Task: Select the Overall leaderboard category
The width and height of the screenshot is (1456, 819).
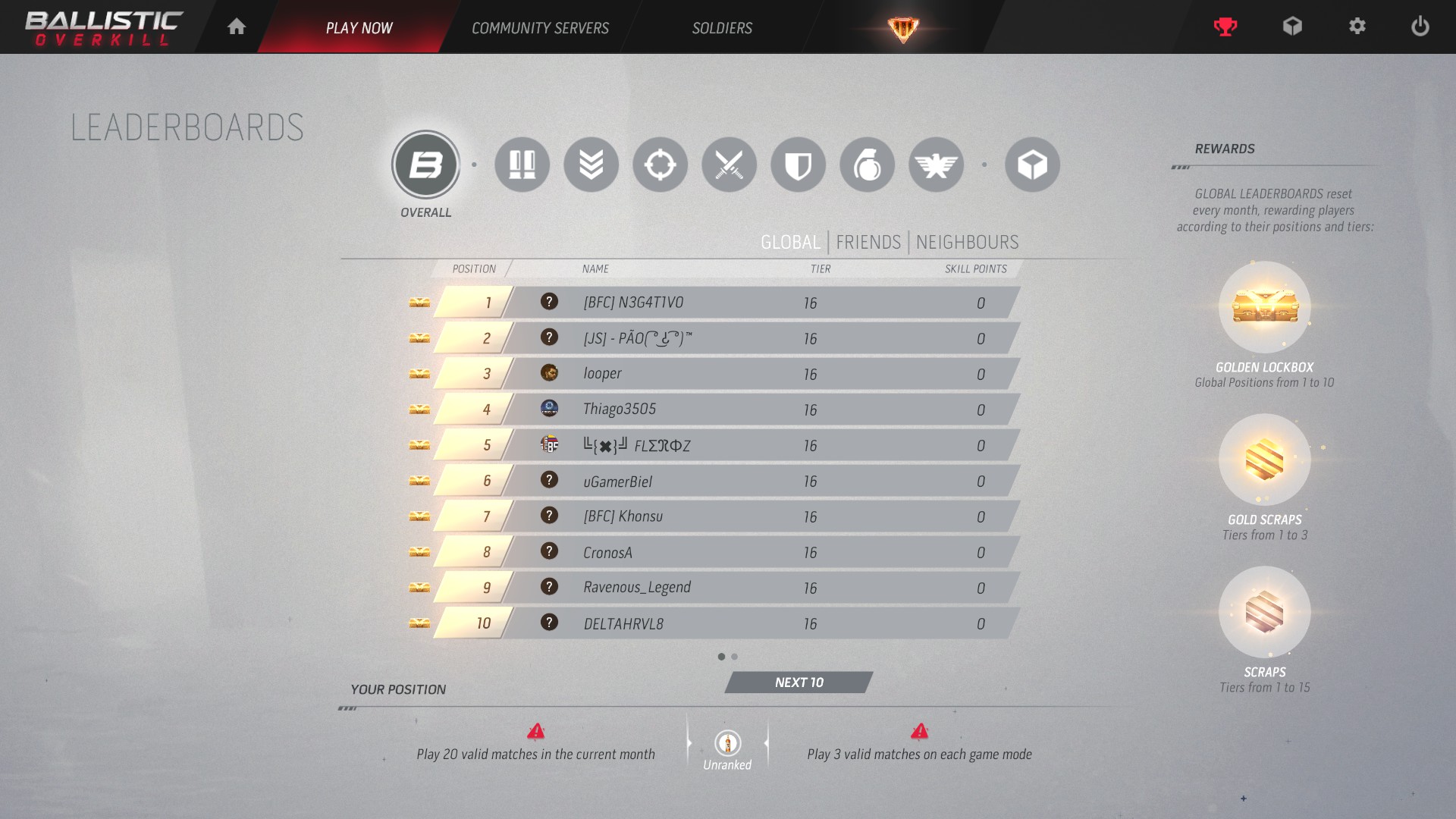Action: coord(425,165)
